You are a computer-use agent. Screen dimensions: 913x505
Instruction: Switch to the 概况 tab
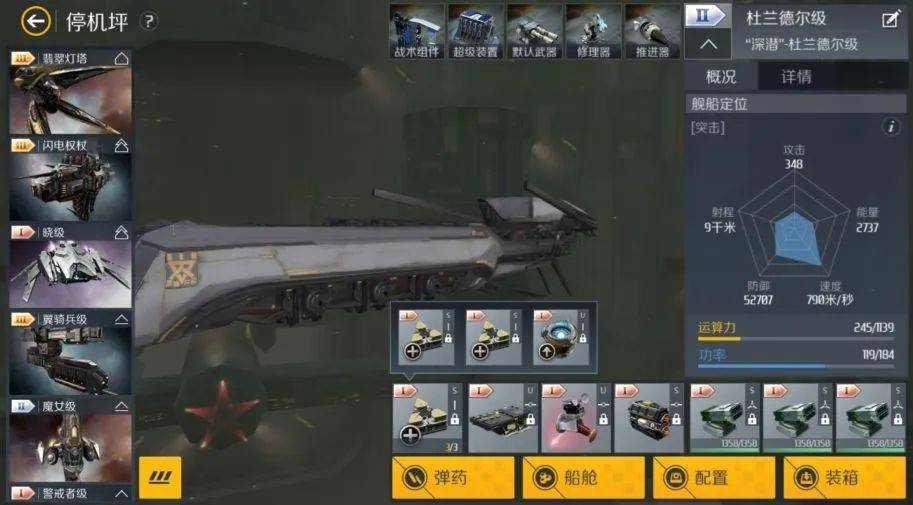(x=721, y=77)
